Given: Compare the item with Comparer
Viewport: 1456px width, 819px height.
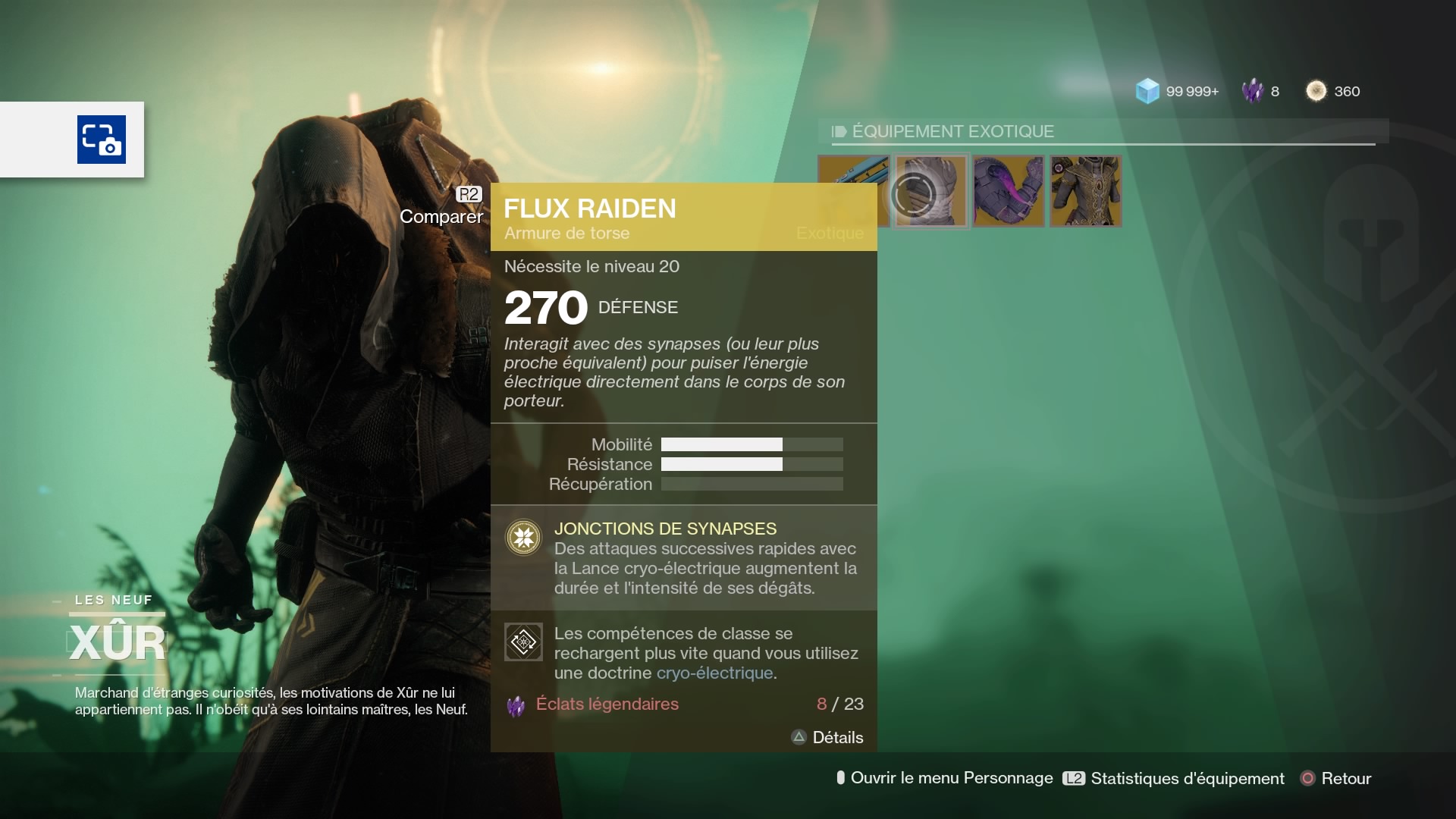Looking at the screenshot, I should tap(442, 216).
